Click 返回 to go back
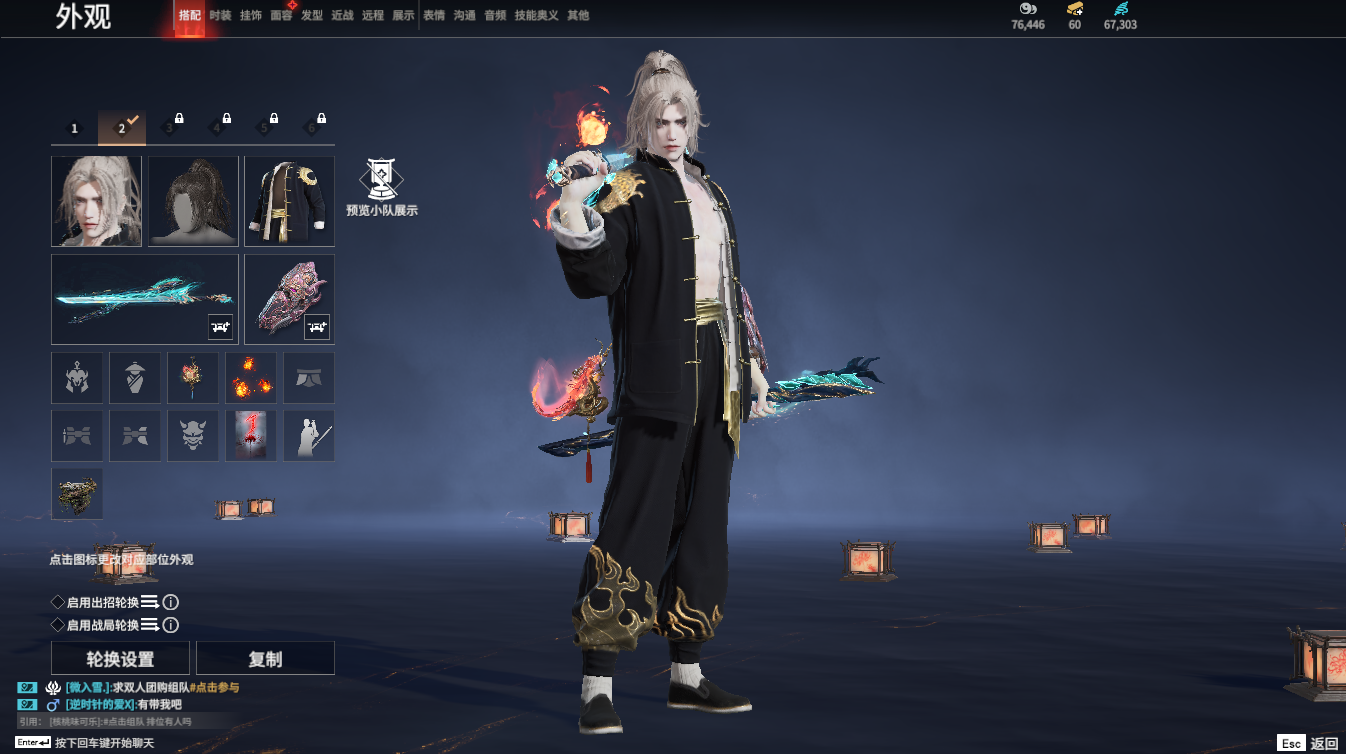 [1323, 743]
